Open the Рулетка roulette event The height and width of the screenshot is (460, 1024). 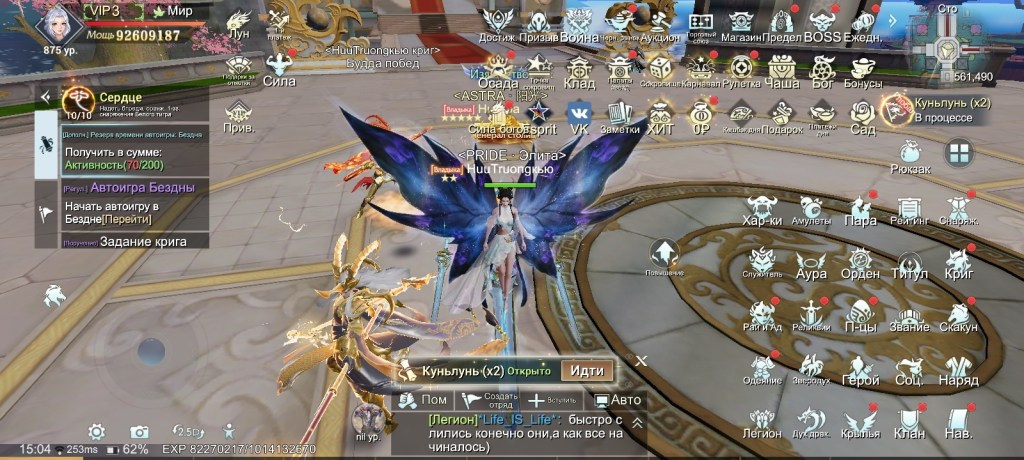coord(740,72)
